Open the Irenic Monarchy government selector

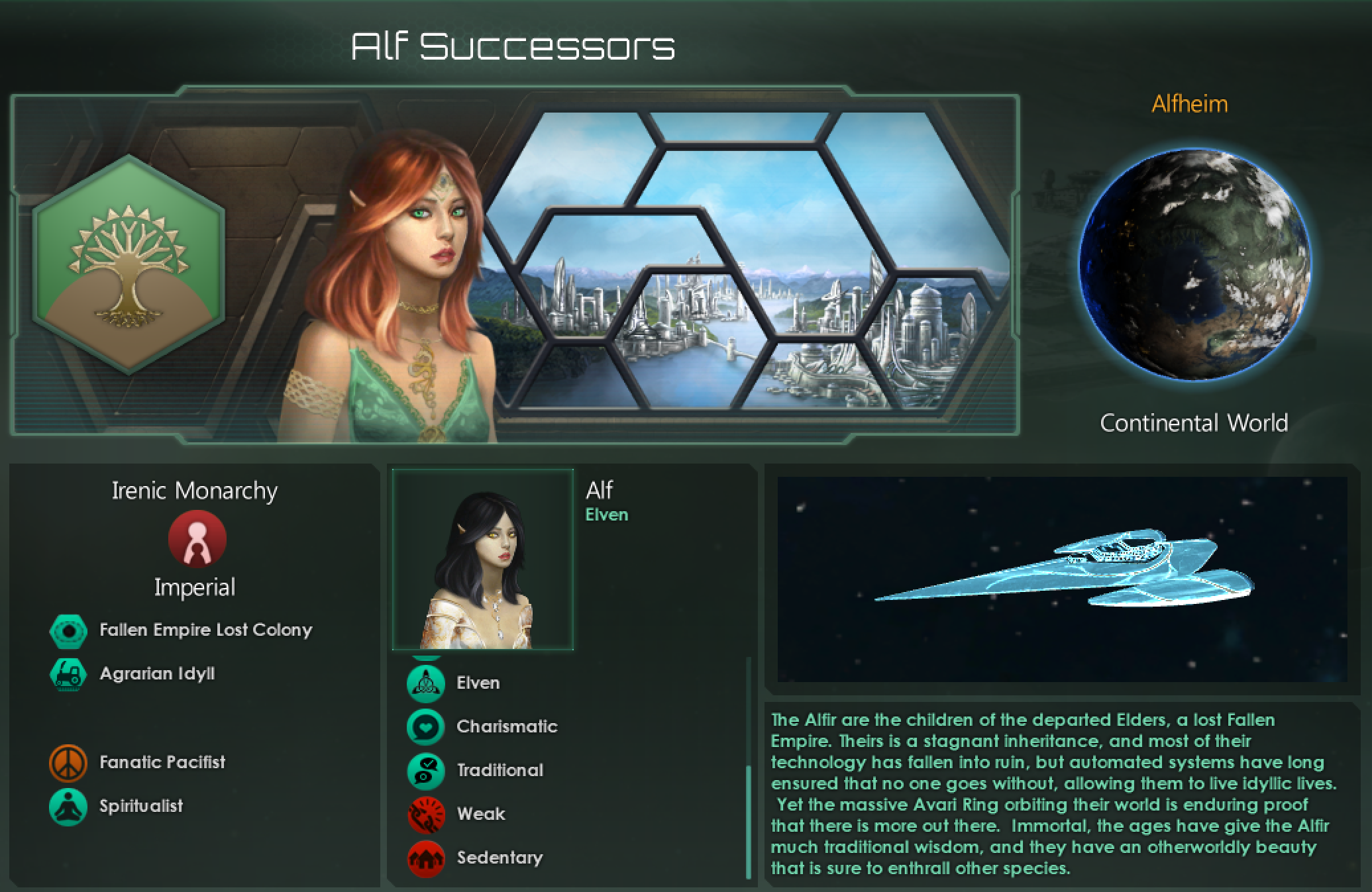[x=194, y=491]
